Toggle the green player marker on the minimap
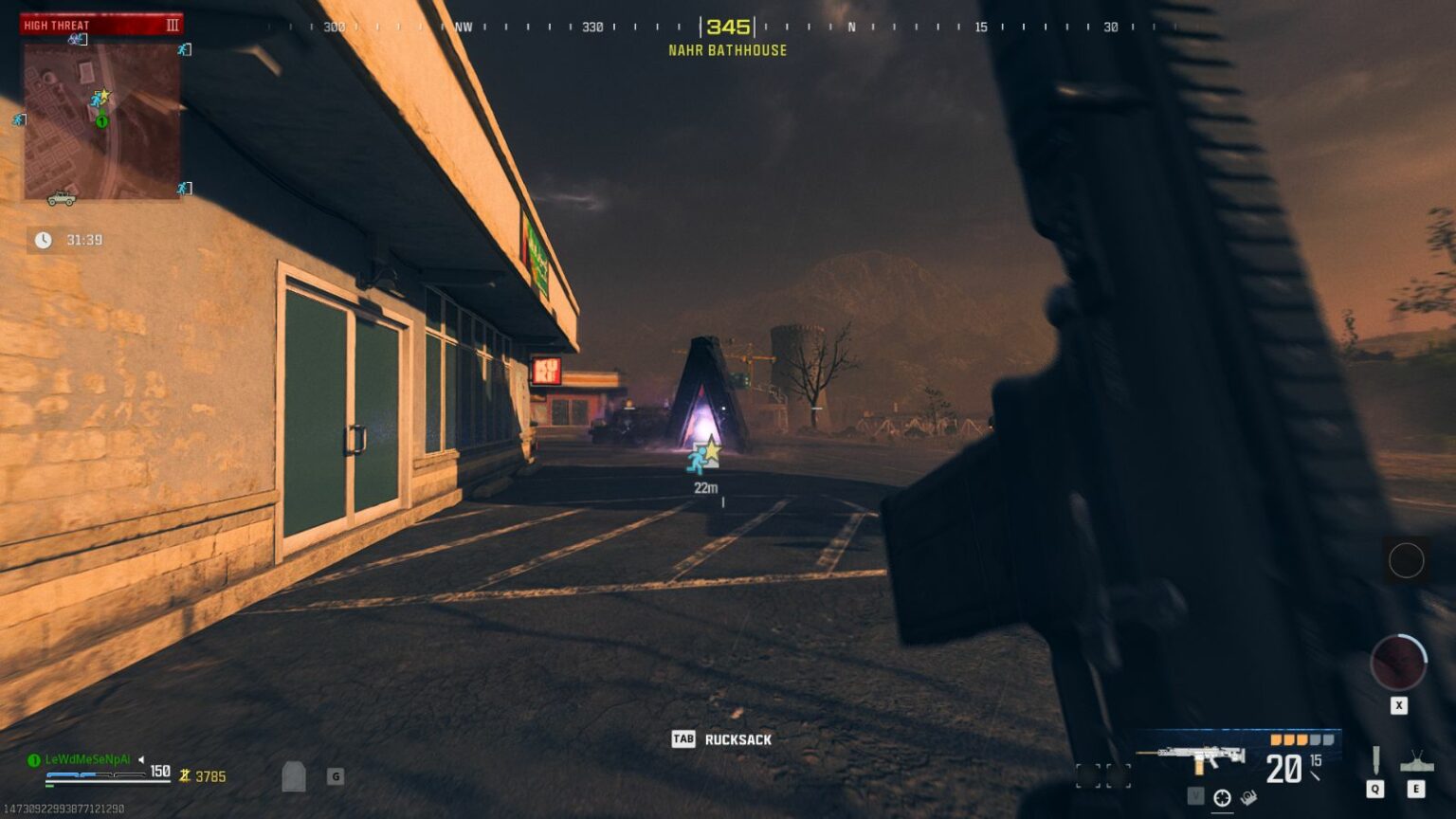1456x819 pixels. click(x=101, y=120)
